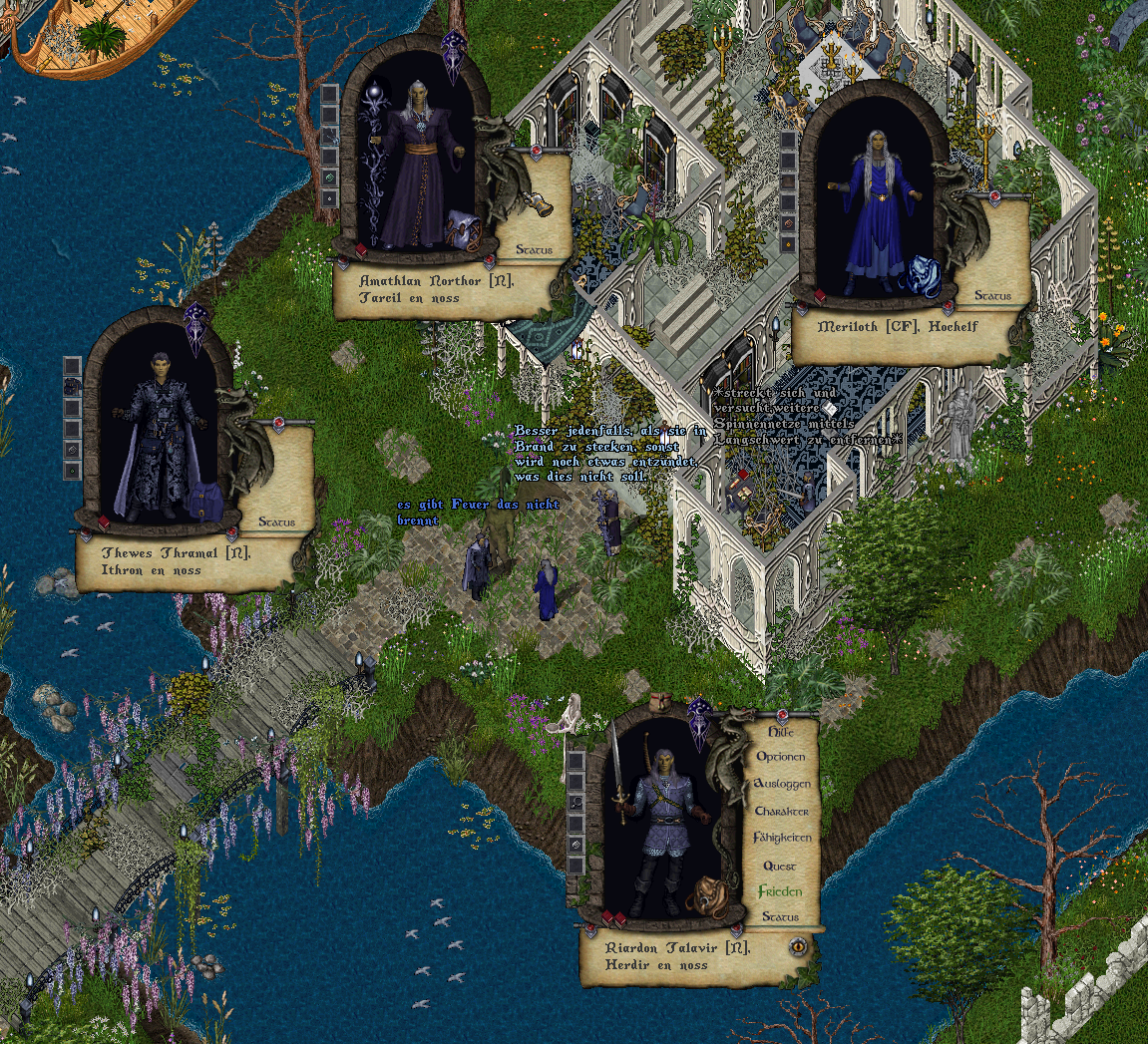This screenshot has height=1044, width=1148.
Task: Click the Ausloggen button
Action: (781, 784)
